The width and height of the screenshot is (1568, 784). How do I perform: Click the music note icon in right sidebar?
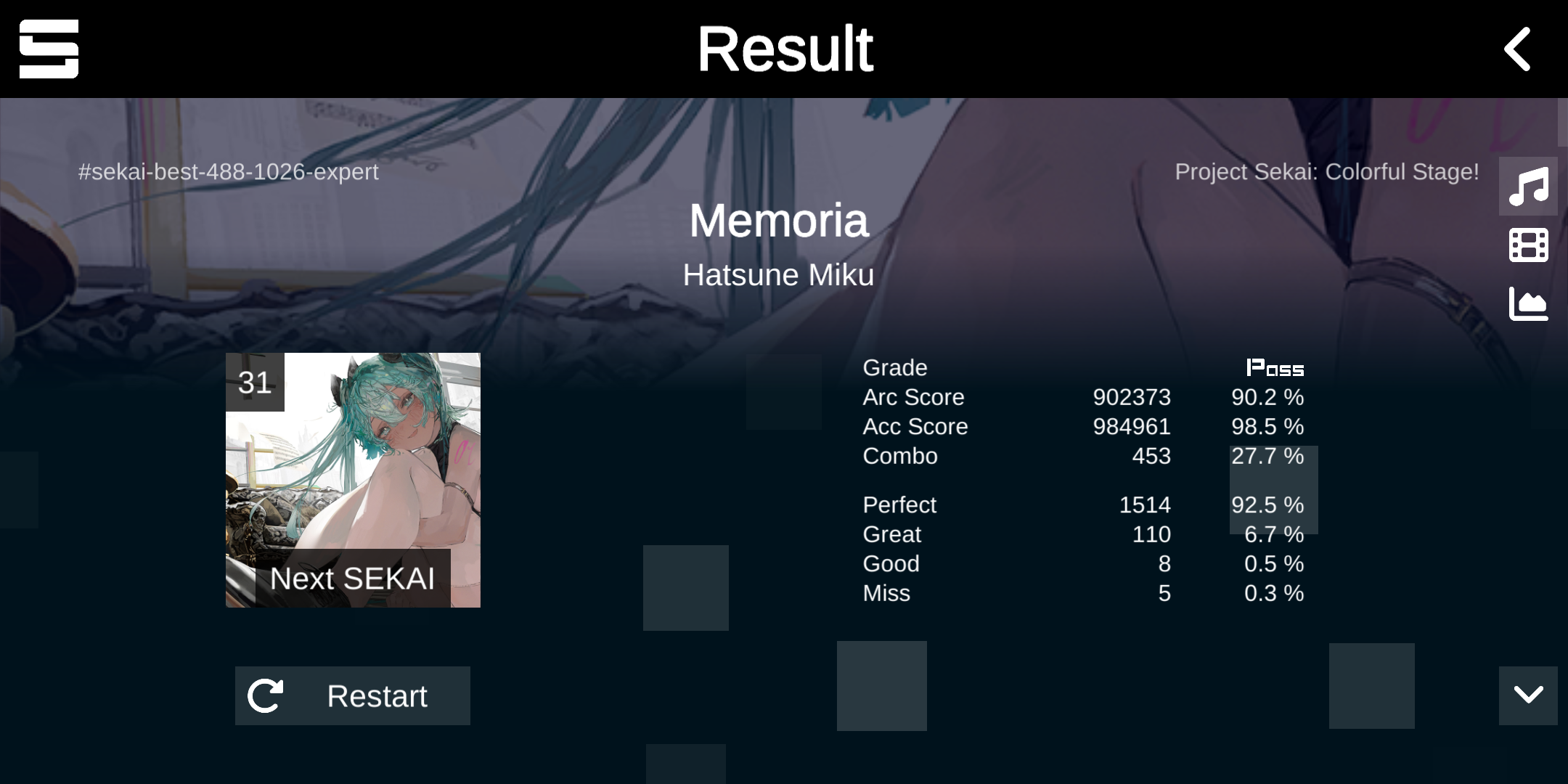point(1527,187)
